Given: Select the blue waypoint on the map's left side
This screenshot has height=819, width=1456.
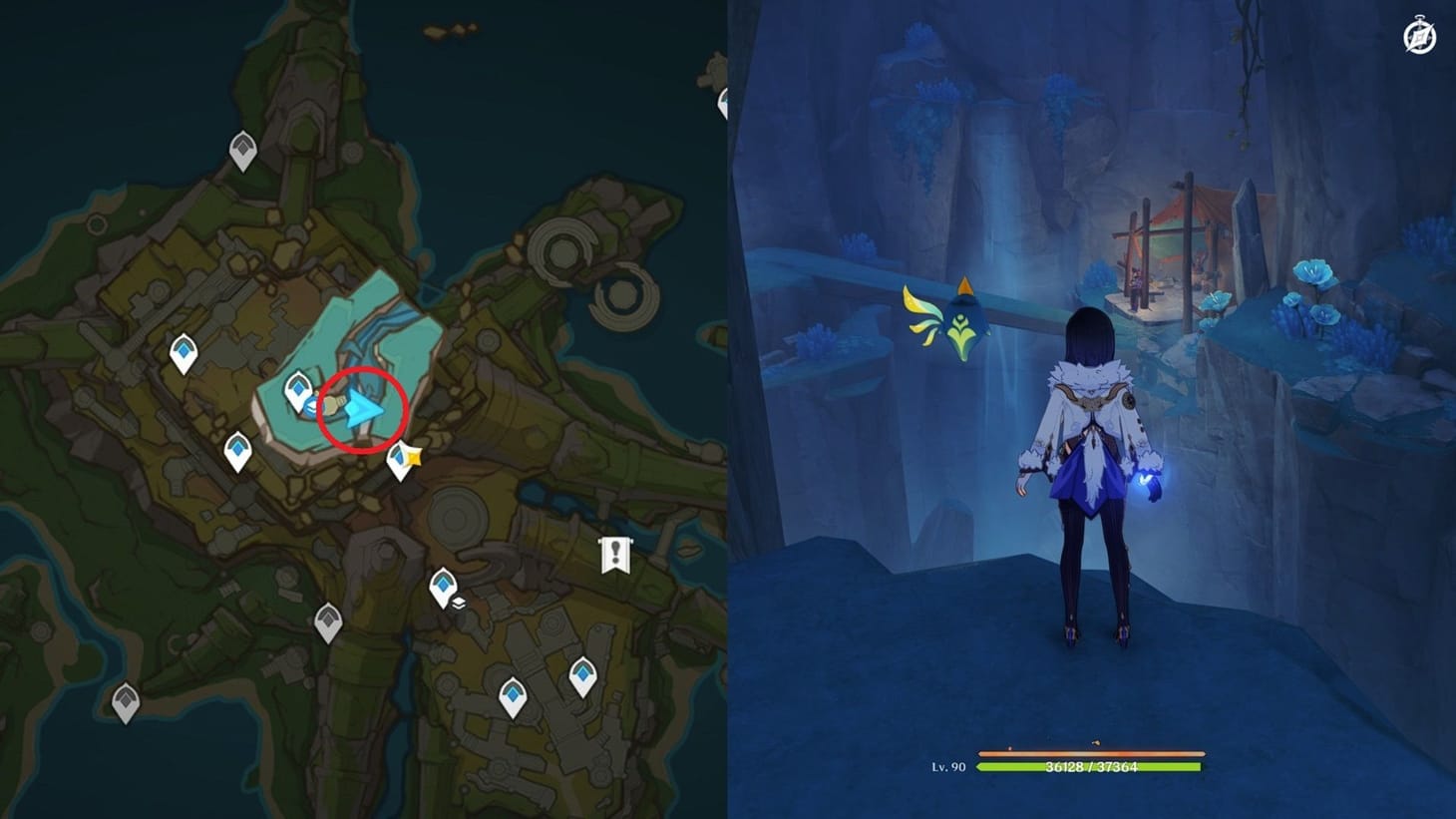Looking at the screenshot, I should coord(183,351).
